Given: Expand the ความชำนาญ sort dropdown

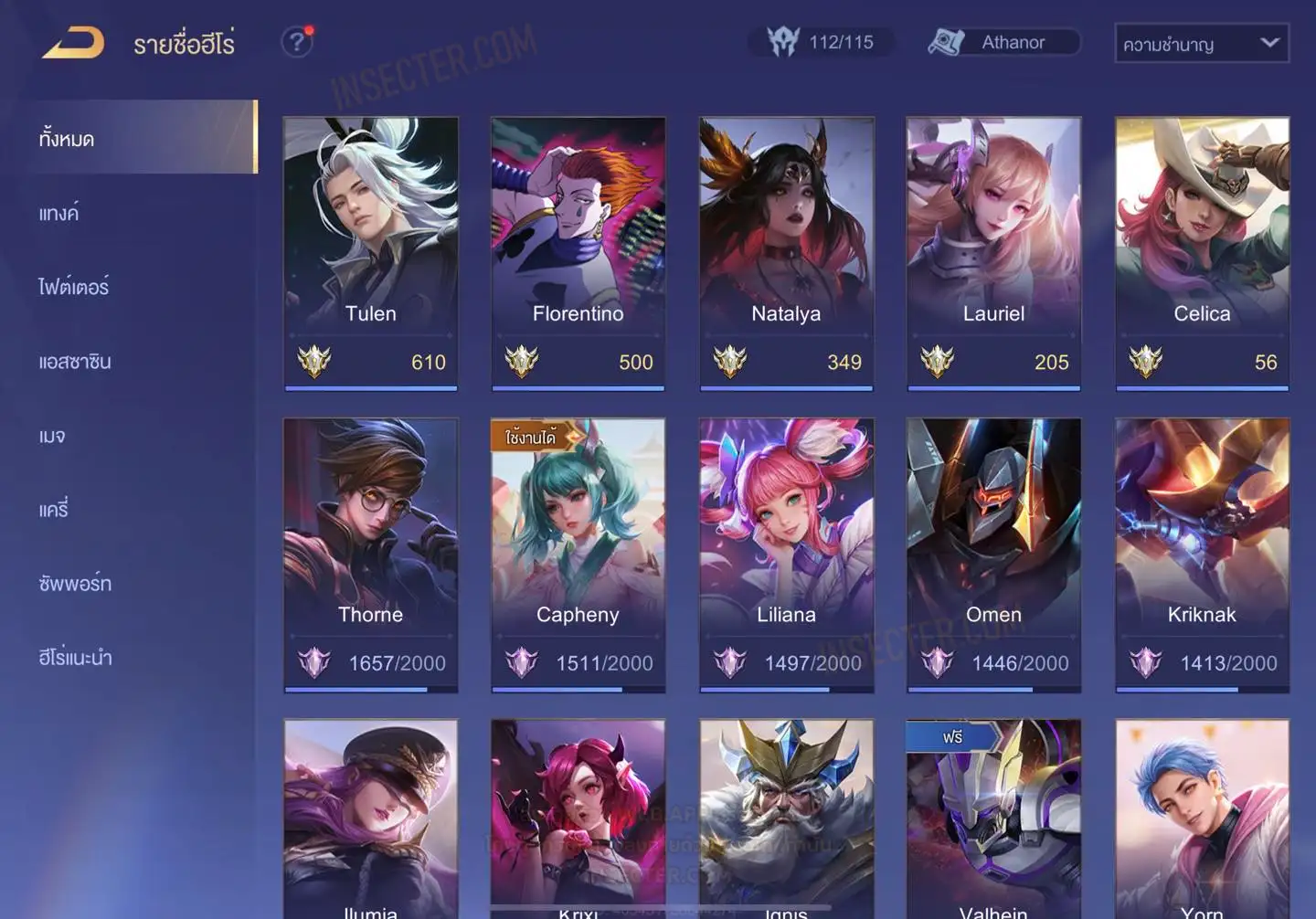Looking at the screenshot, I should (x=1201, y=44).
